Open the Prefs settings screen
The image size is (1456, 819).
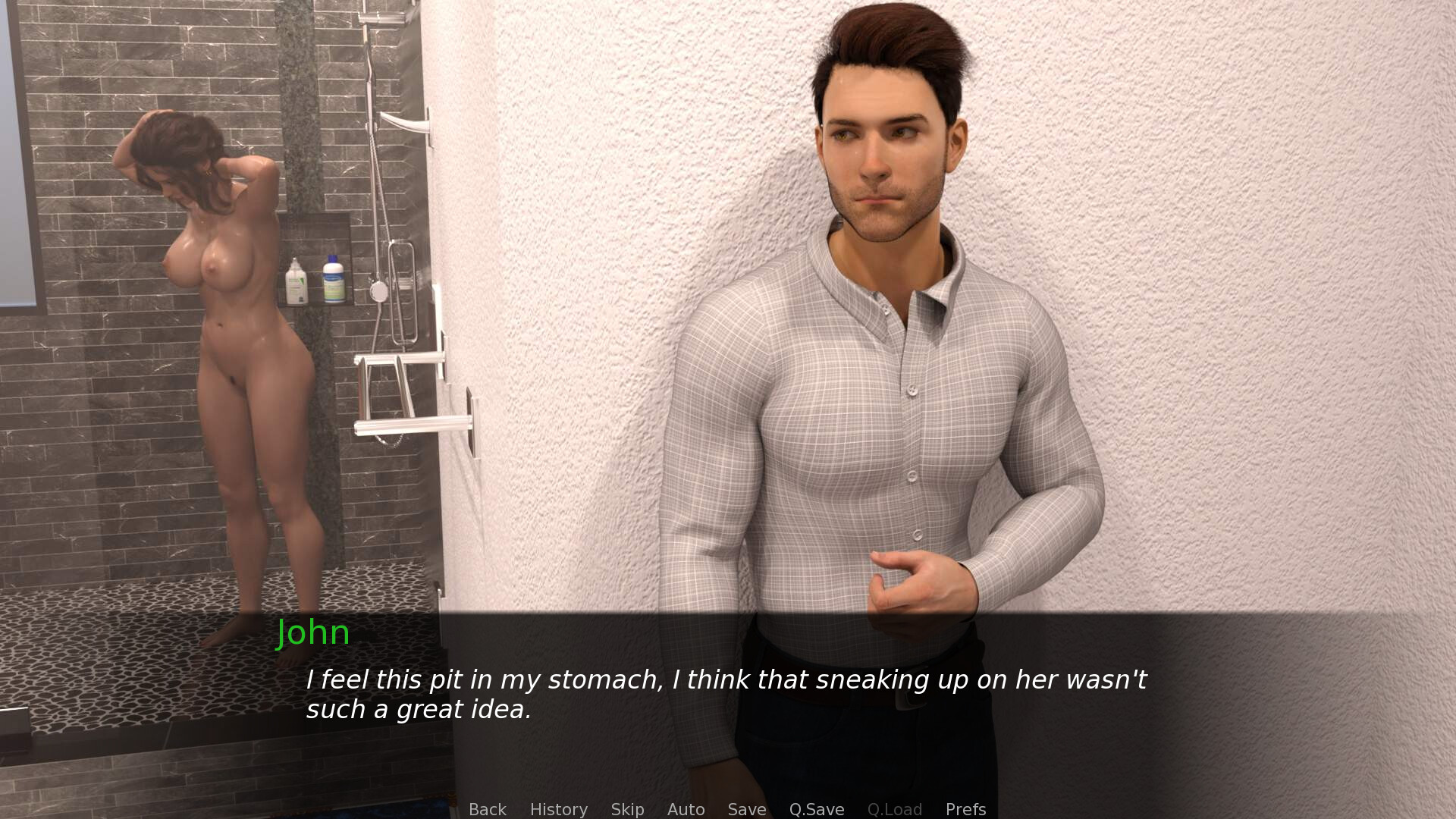coord(965,809)
